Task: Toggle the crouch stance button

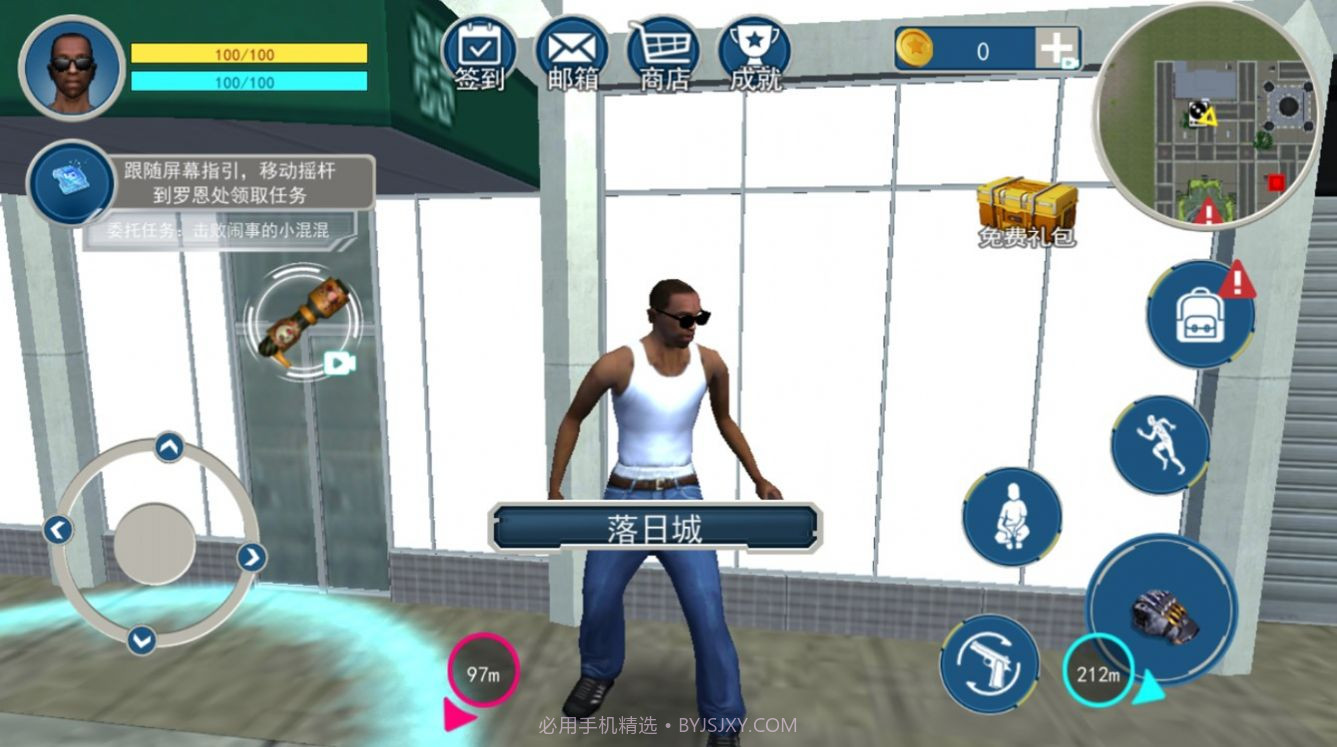Action: 1012,516
